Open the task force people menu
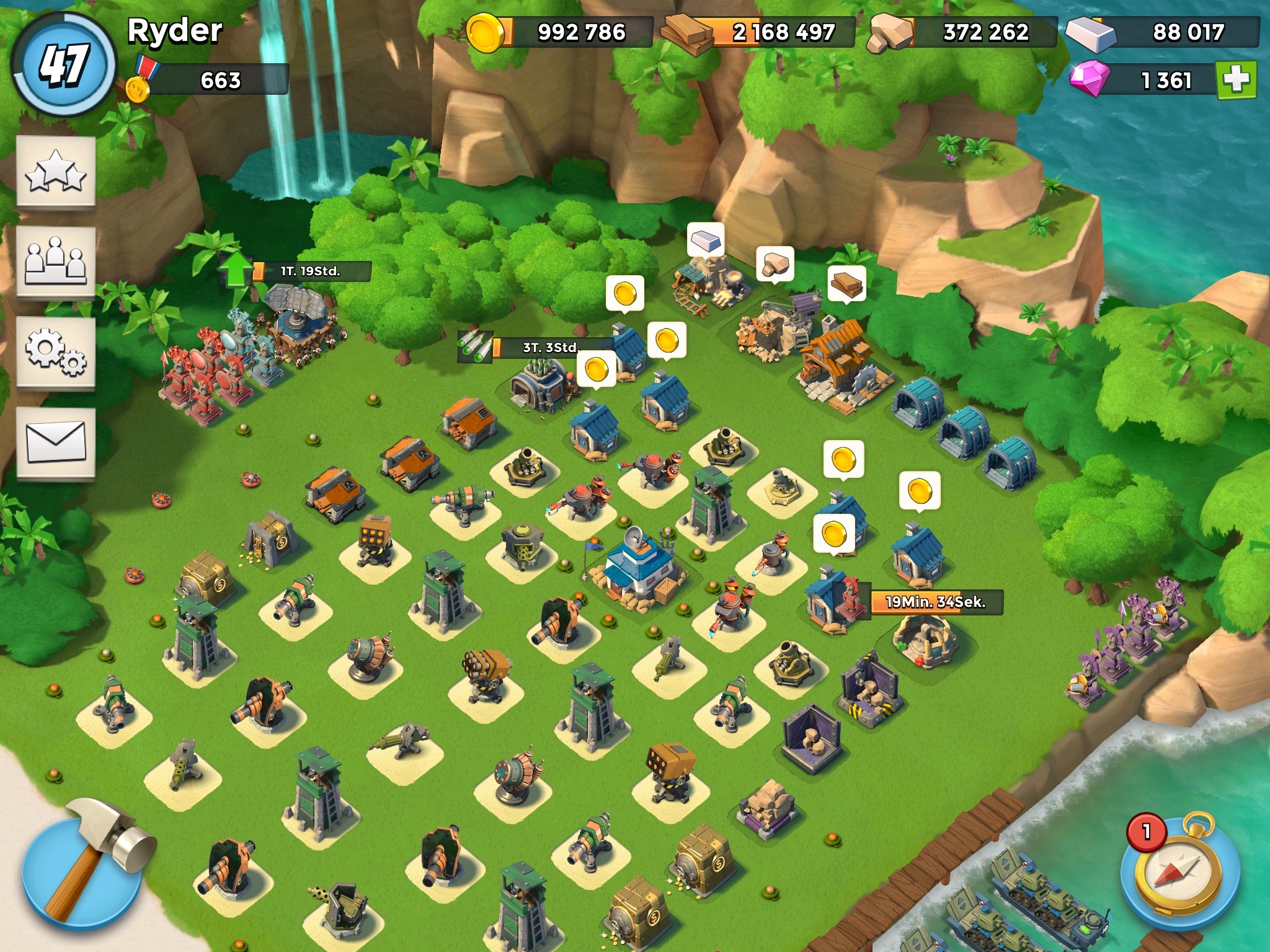The width and height of the screenshot is (1270, 952). [55, 262]
